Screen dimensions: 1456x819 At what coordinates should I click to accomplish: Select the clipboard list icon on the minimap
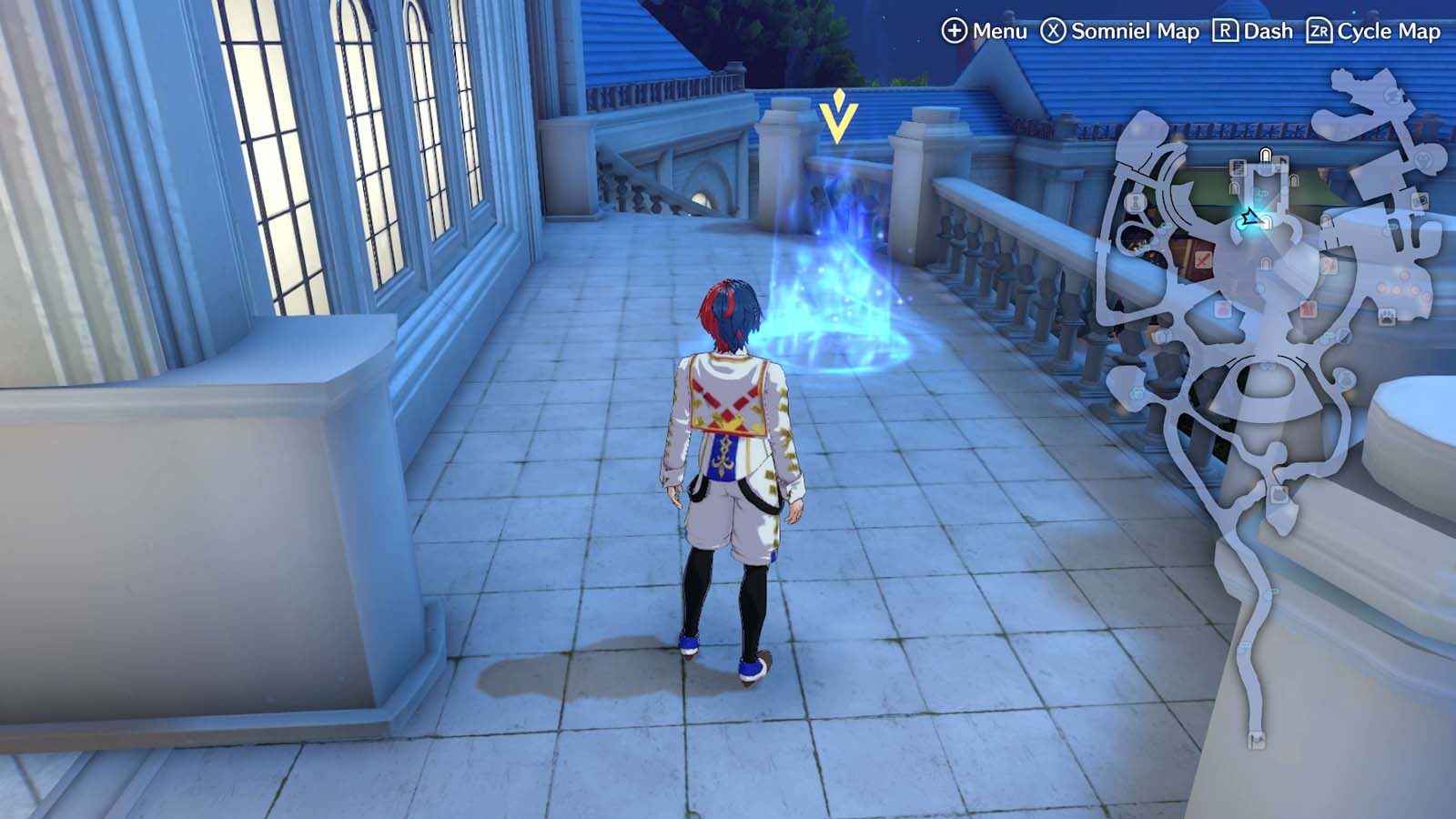coord(1237,165)
